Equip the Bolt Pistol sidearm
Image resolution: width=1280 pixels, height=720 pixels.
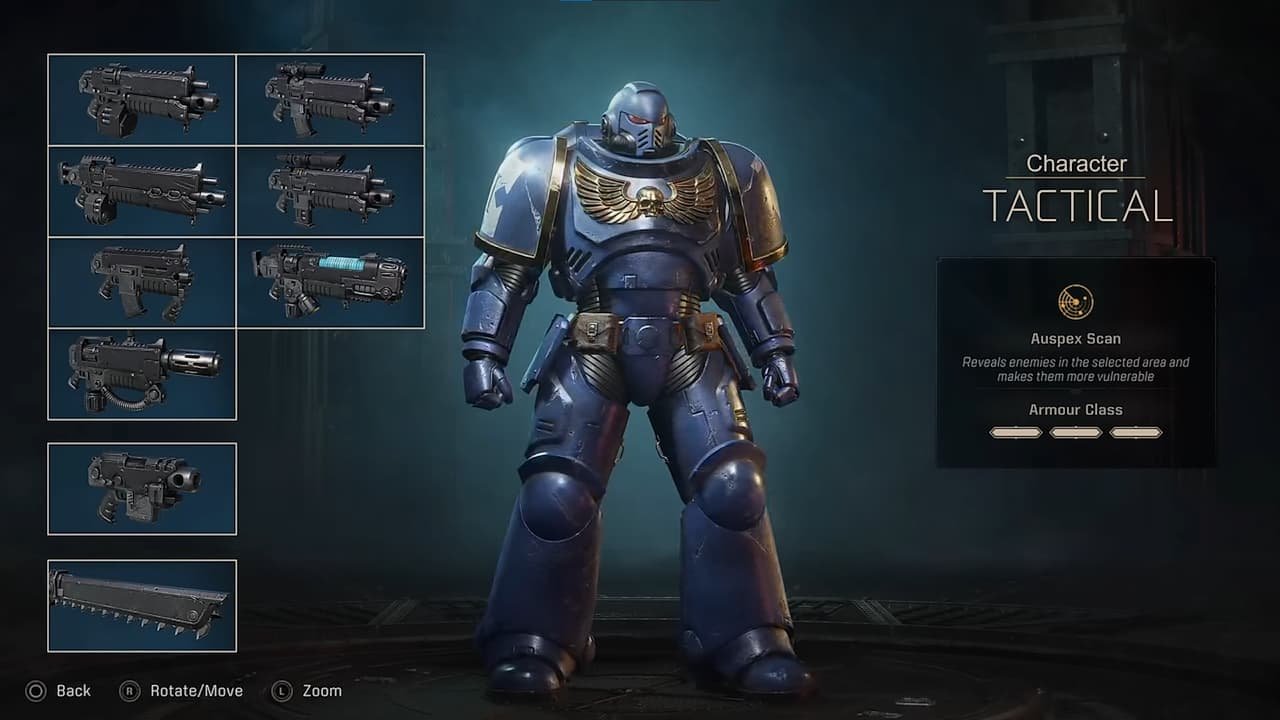[x=141, y=488]
